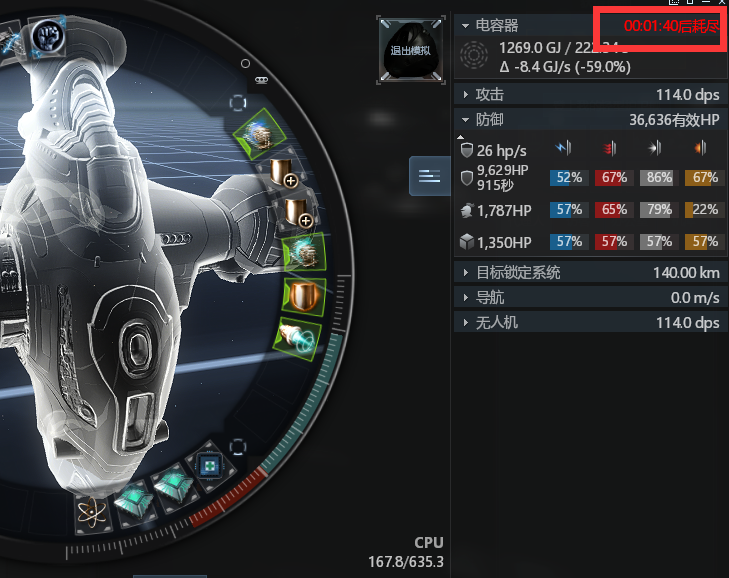Expand the 无人机 drones section
Viewport: 729px width, 578px height.
click(465, 323)
